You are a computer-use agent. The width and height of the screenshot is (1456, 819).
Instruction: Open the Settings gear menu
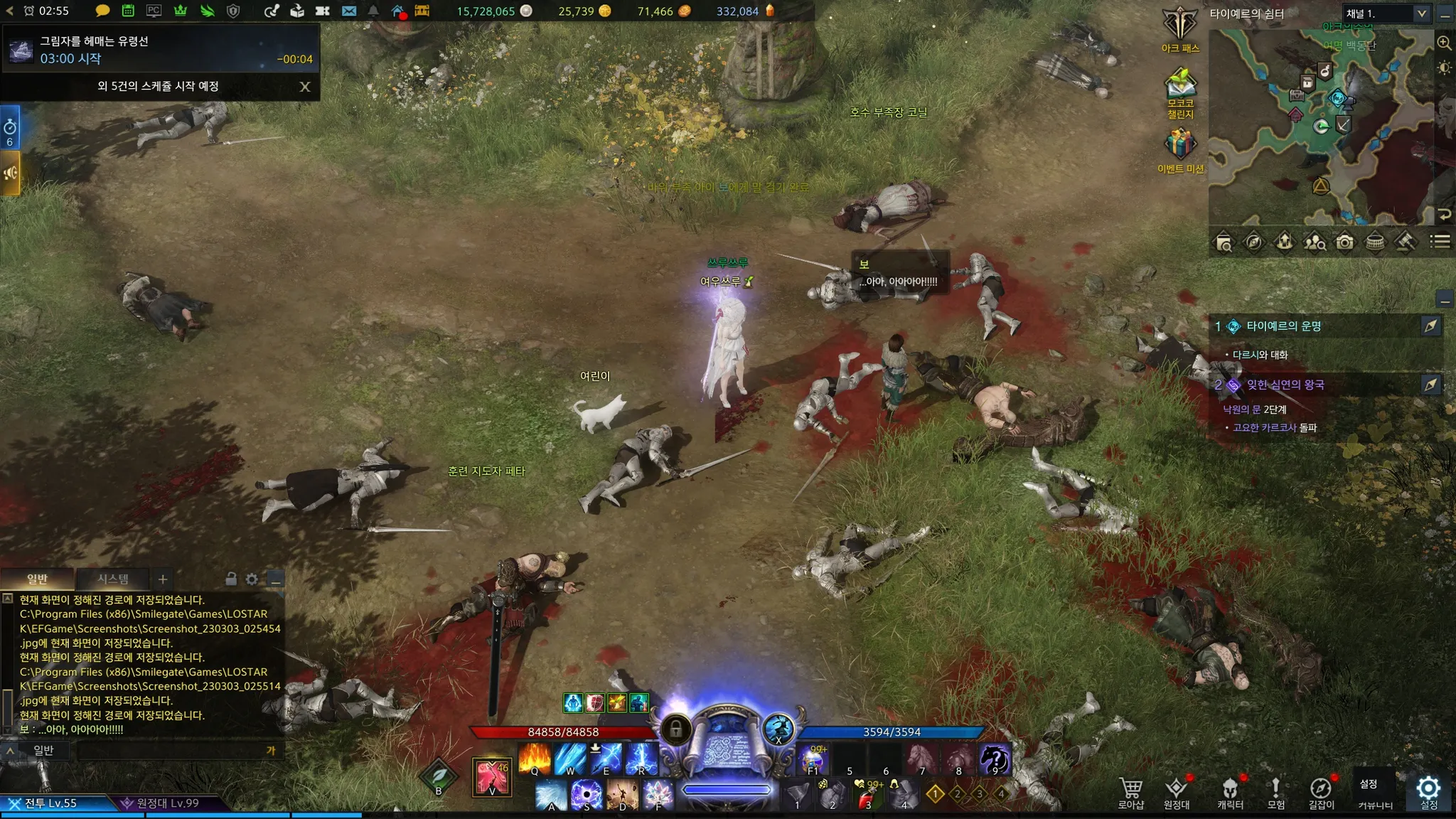pos(1428,792)
